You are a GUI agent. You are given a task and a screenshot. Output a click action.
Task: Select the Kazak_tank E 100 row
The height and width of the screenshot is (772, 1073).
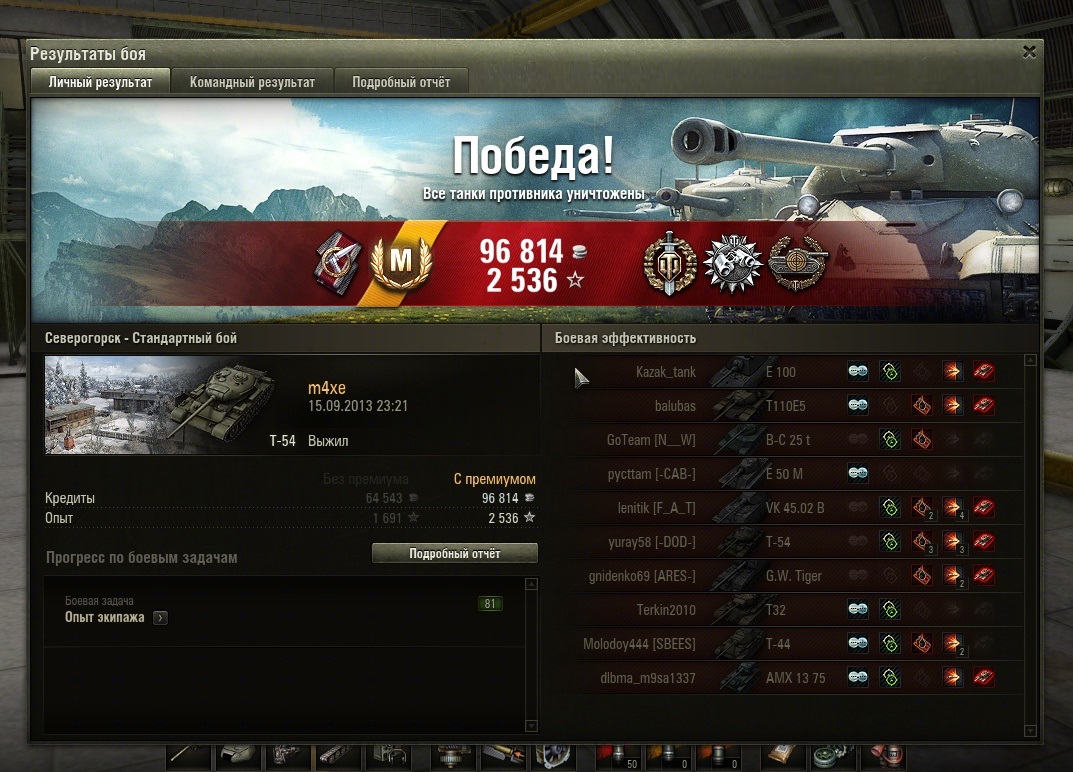[x=790, y=372]
